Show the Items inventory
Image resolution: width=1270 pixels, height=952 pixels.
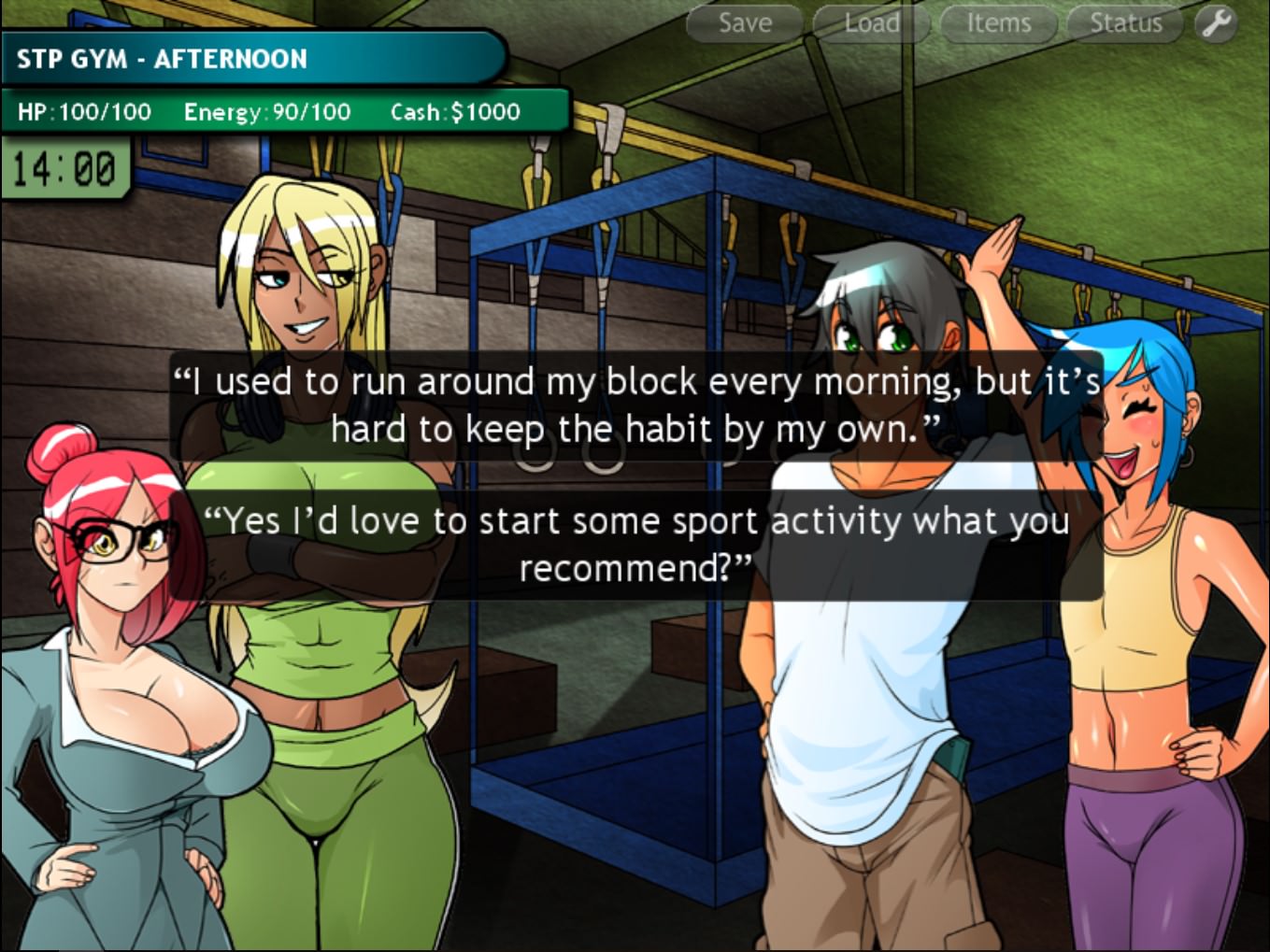pos(998,23)
